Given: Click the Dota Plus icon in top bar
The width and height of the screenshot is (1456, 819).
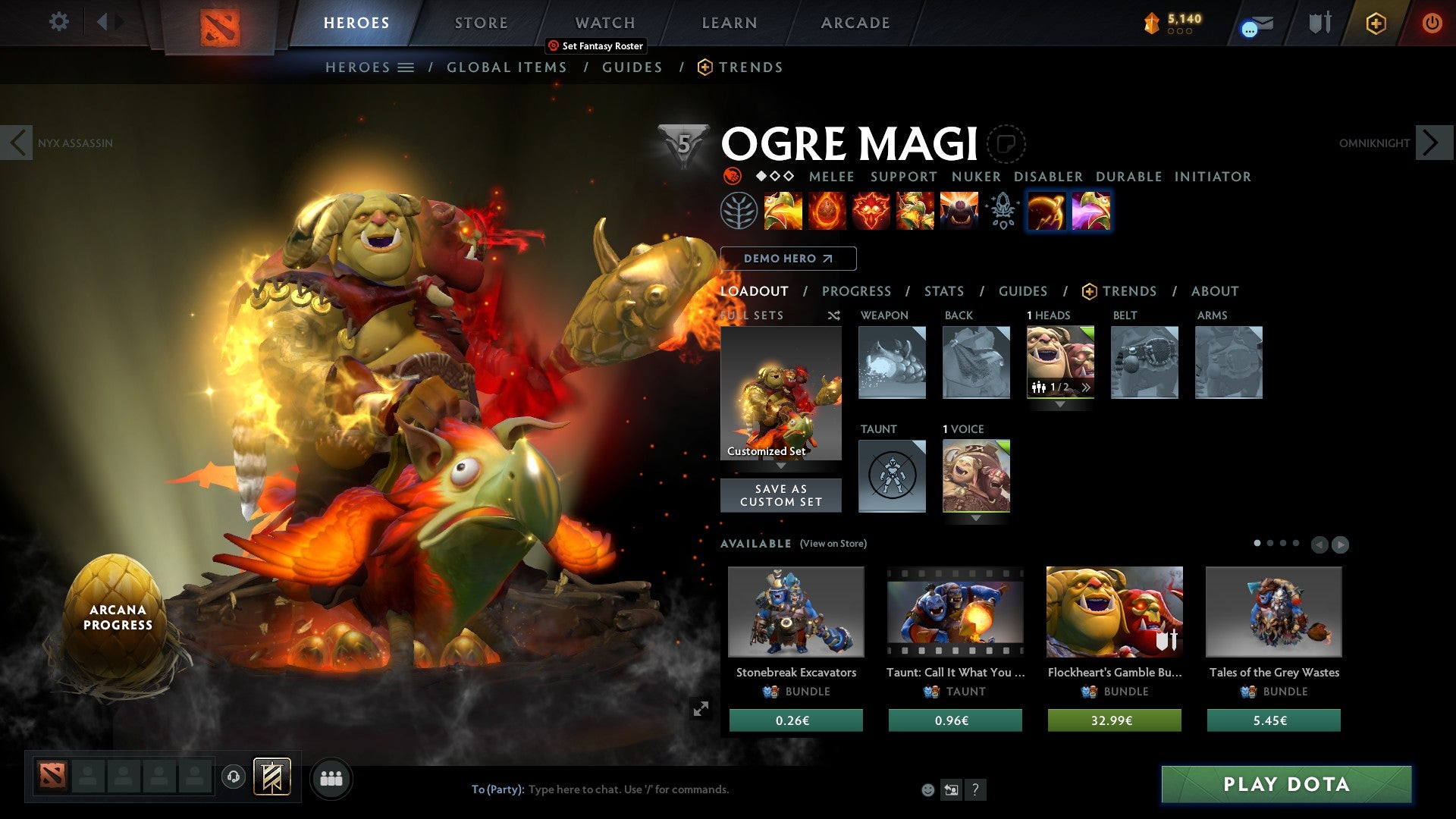Looking at the screenshot, I should click(1376, 23).
